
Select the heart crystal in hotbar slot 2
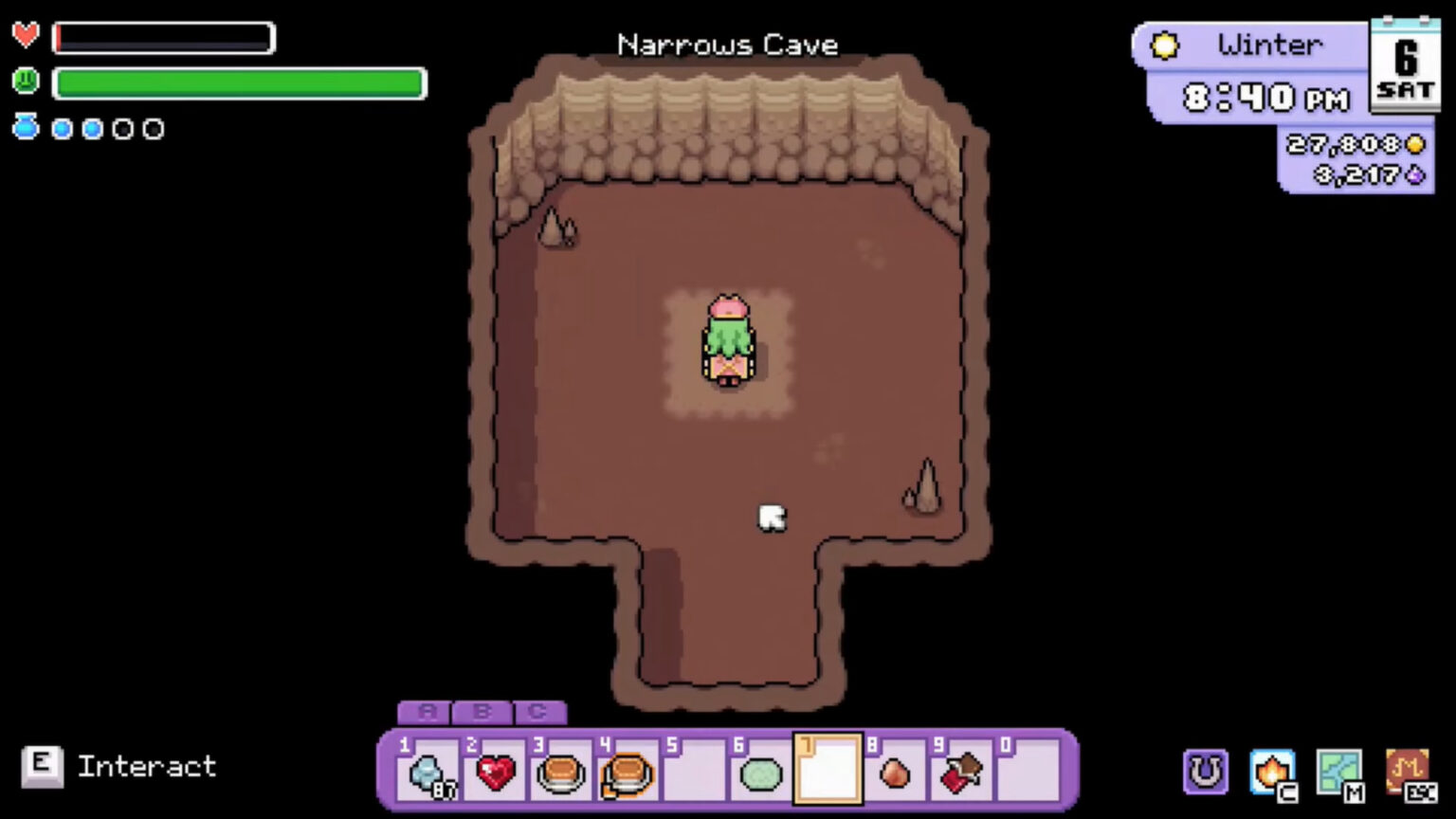493,774
